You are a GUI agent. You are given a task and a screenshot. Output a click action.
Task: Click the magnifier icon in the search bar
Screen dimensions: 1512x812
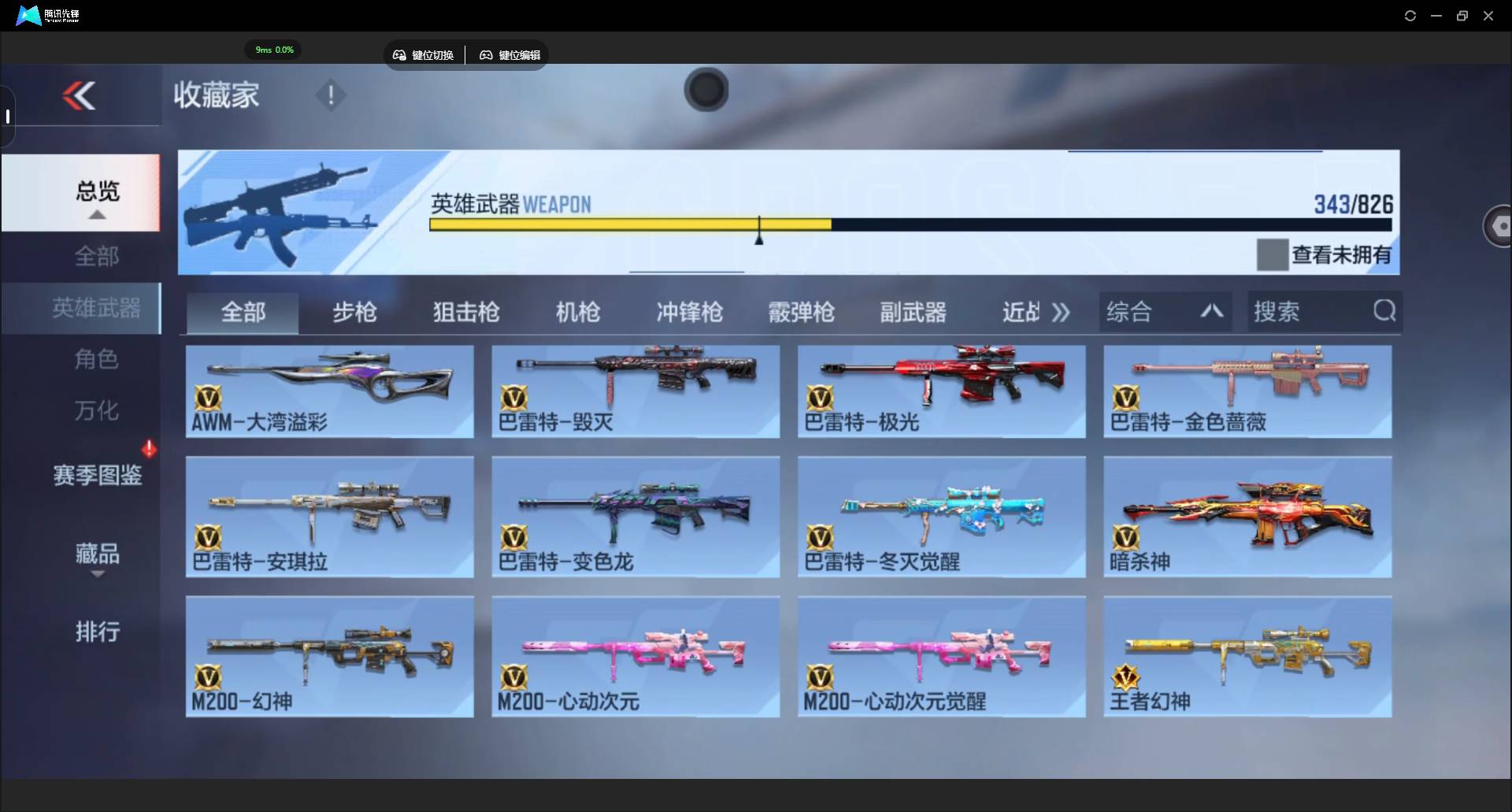(1384, 311)
